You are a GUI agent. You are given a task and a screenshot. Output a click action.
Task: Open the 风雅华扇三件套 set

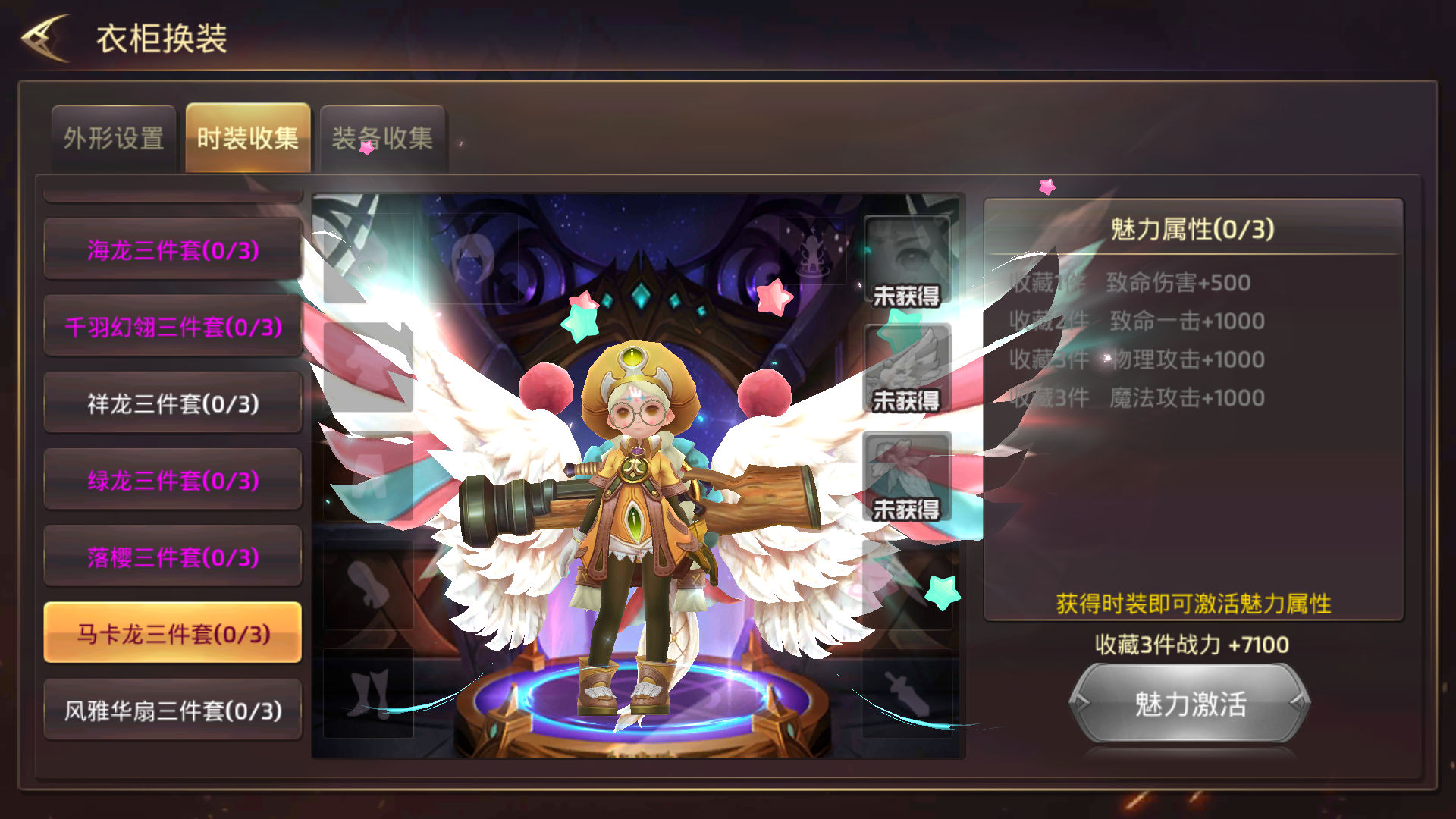click(x=173, y=711)
